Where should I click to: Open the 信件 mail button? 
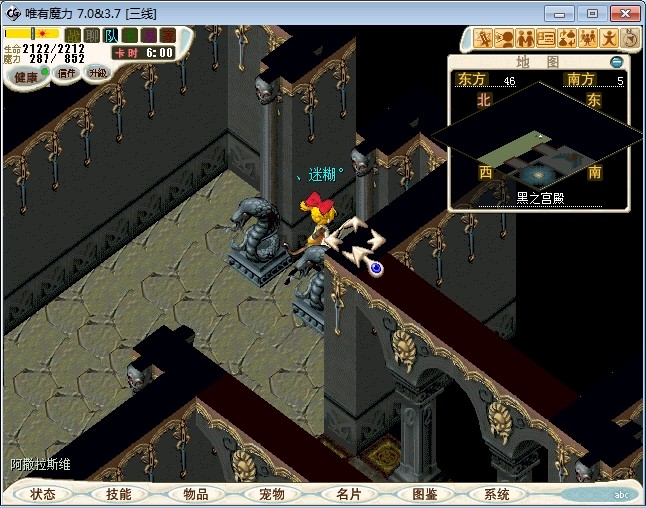coord(67,73)
